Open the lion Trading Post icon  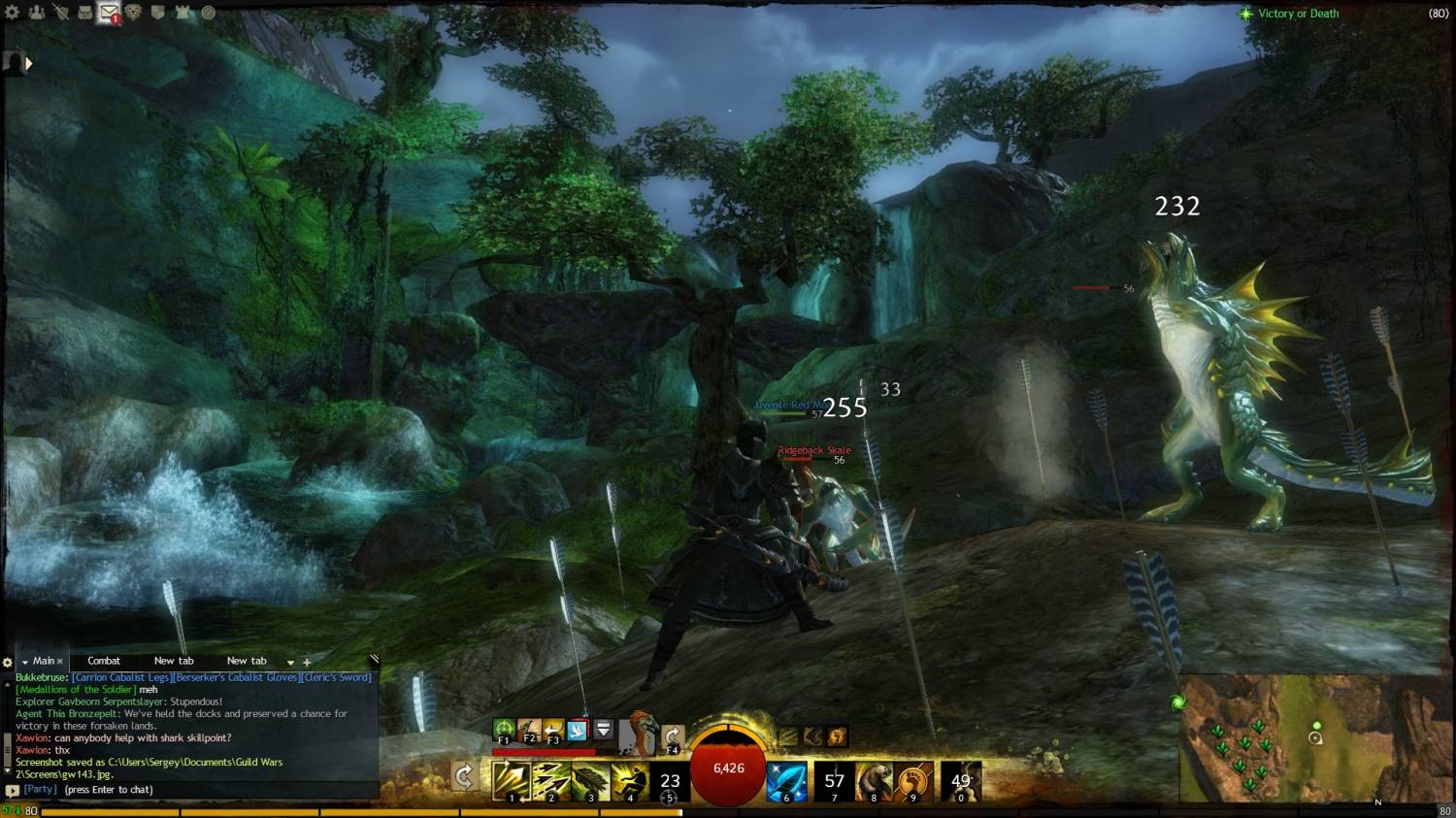(x=134, y=14)
